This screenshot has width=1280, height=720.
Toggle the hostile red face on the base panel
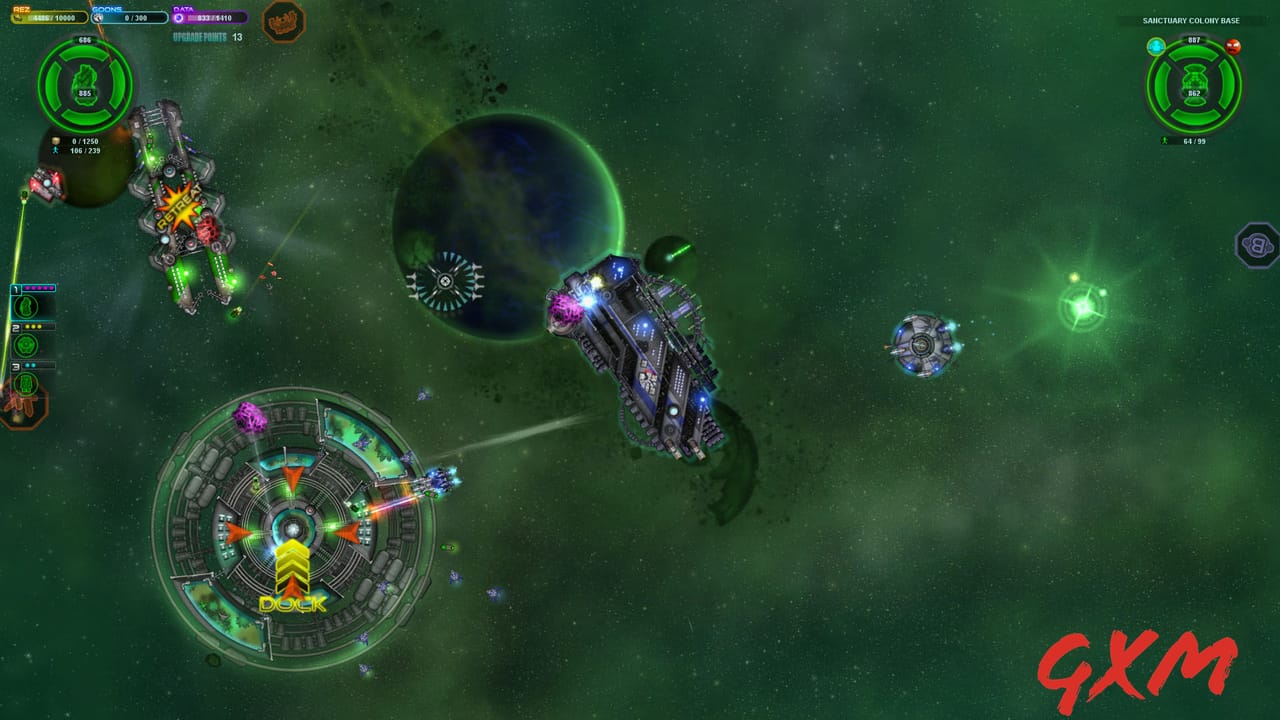point(1234,47)
